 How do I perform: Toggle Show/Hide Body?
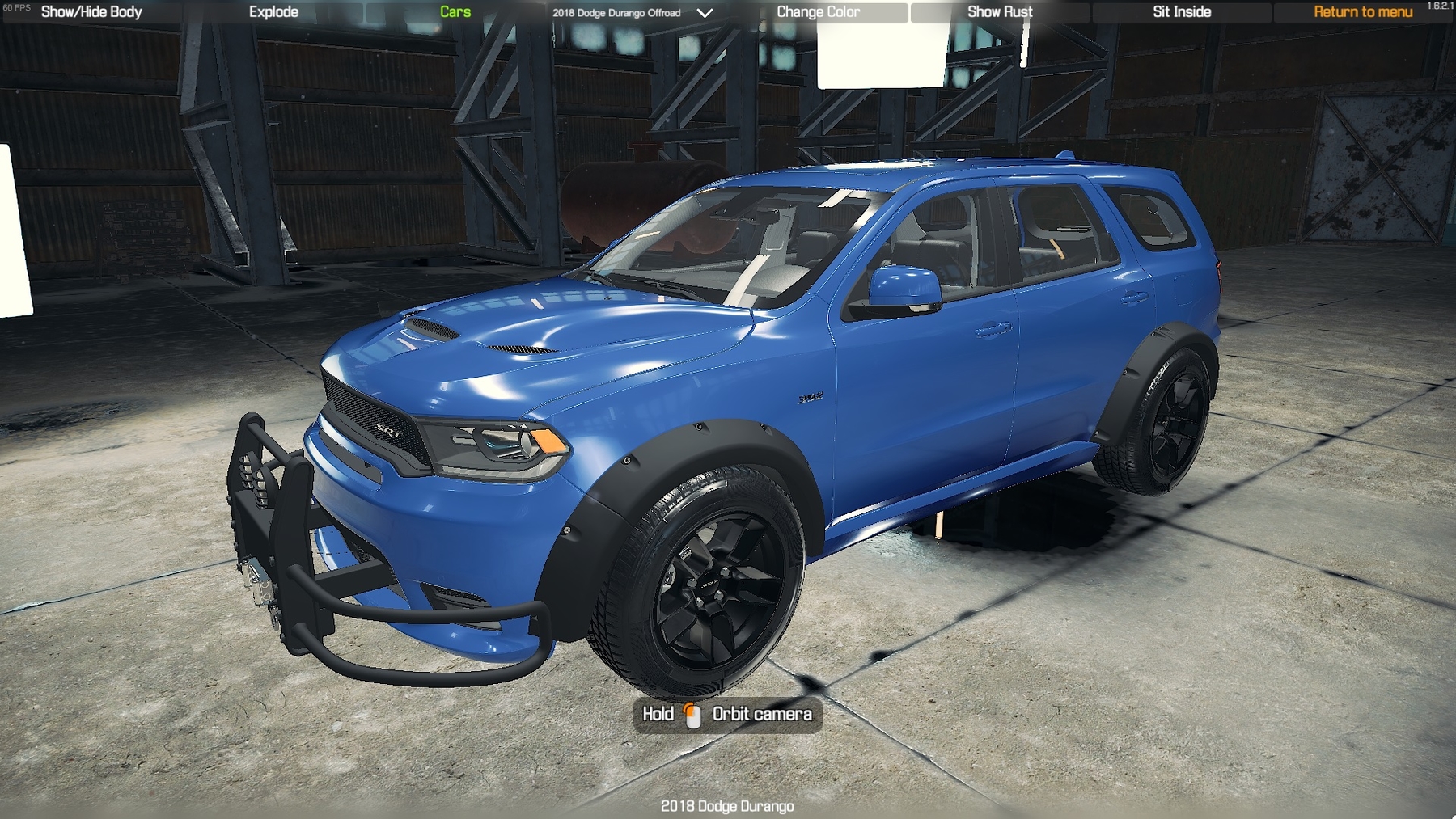[x=91, y=11]
